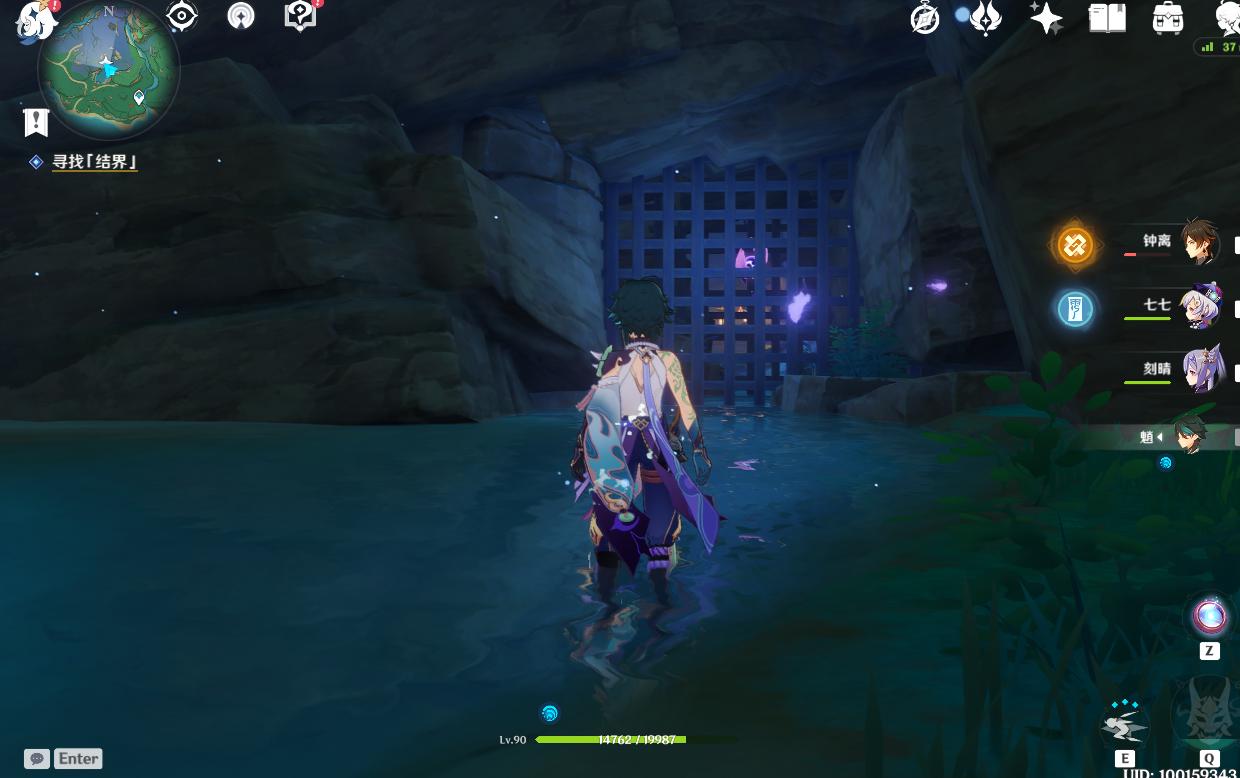Open the compass adventure icon

point(925,18)
